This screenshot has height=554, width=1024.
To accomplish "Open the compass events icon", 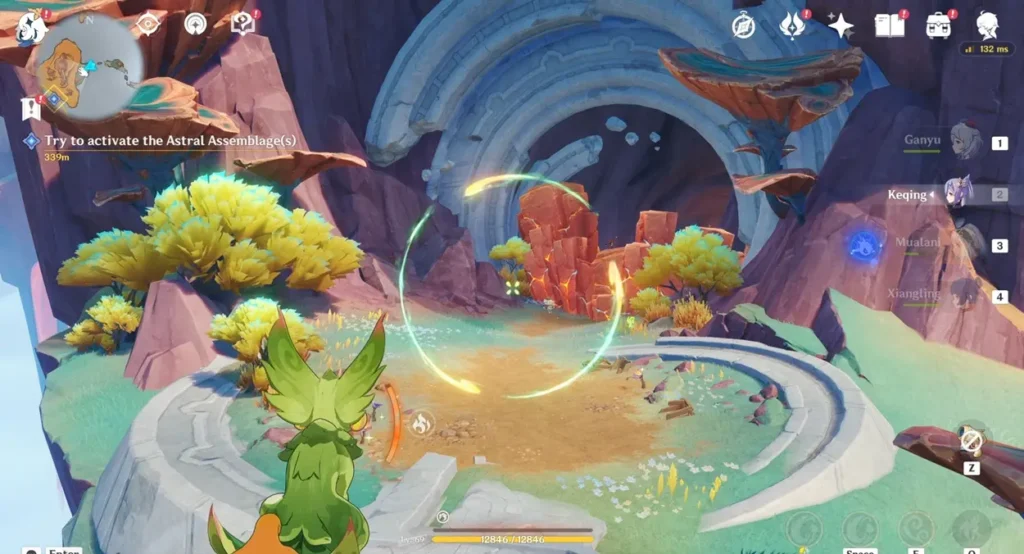I will click(743, 26).
